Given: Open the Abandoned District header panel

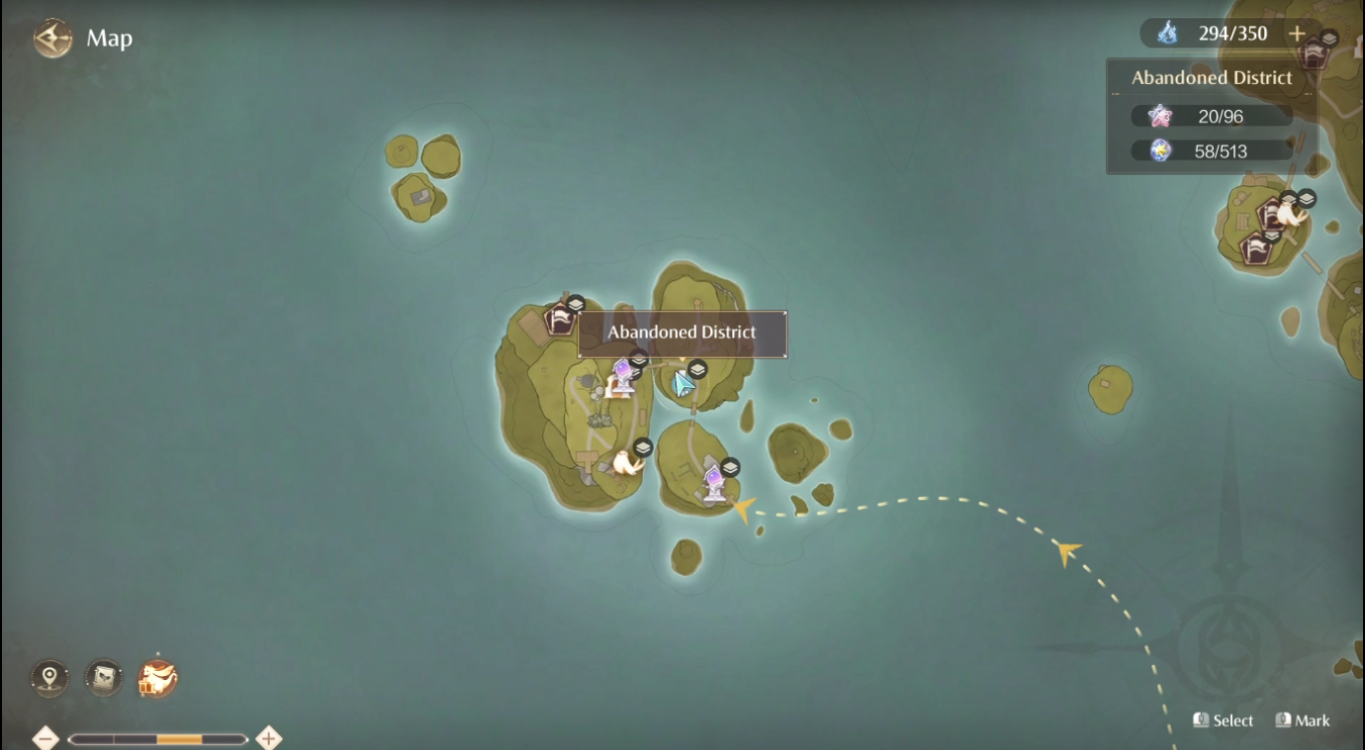Looking at the screenshot, I should pos(1211,77).
